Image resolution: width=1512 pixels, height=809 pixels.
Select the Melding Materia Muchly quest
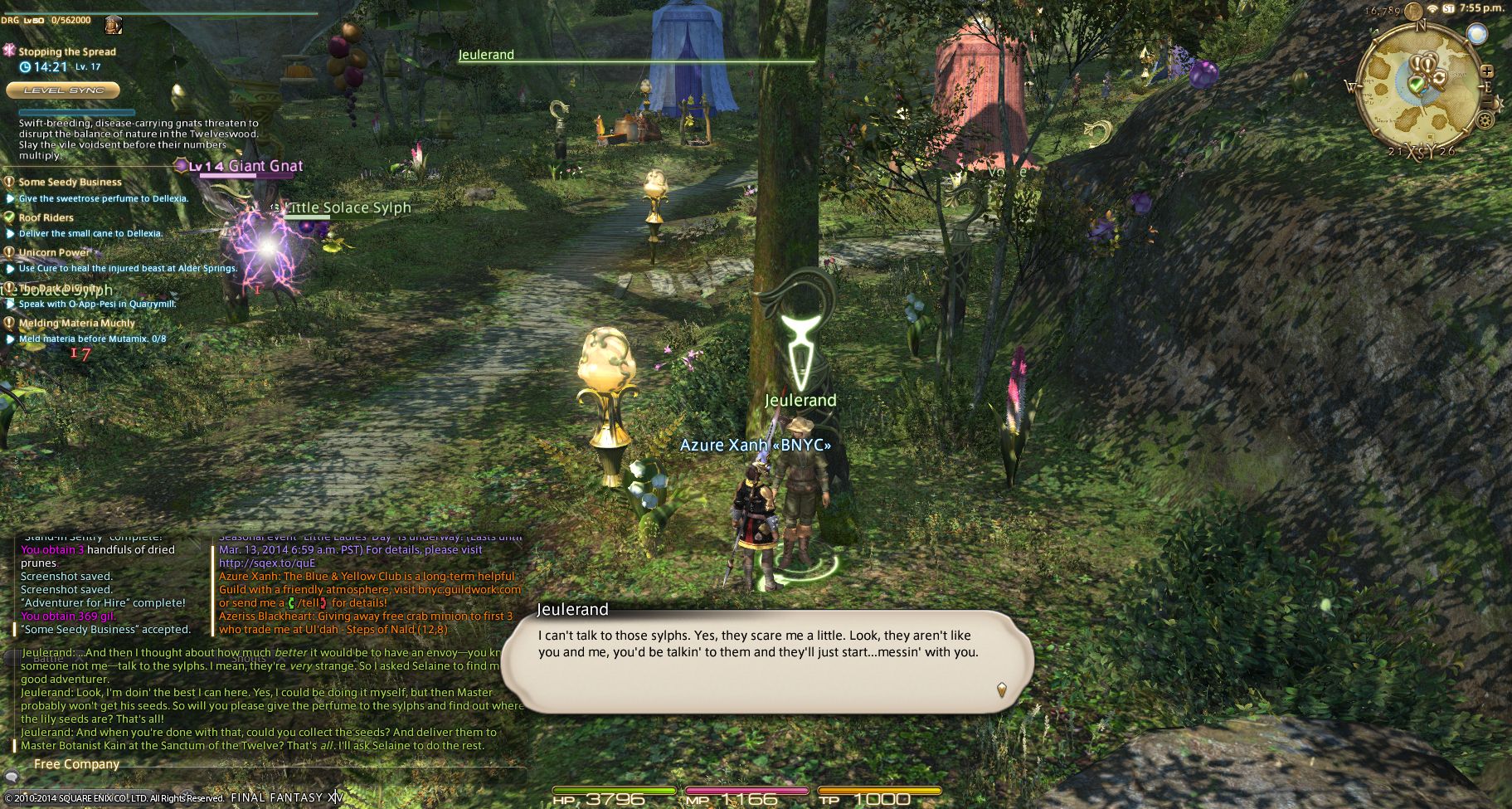click(76, 324)
